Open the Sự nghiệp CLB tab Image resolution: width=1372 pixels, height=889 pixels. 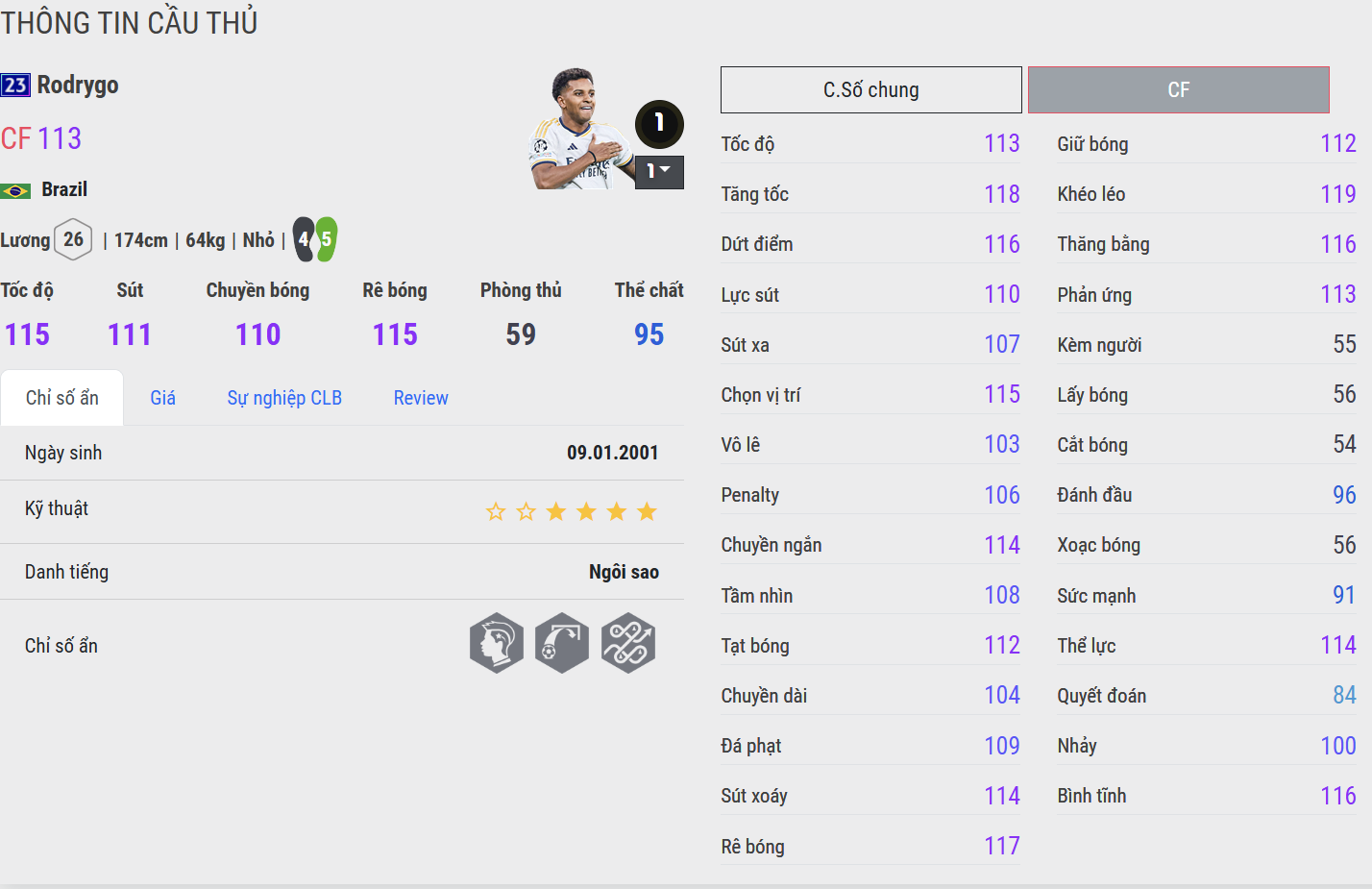(x=284, y=398)
